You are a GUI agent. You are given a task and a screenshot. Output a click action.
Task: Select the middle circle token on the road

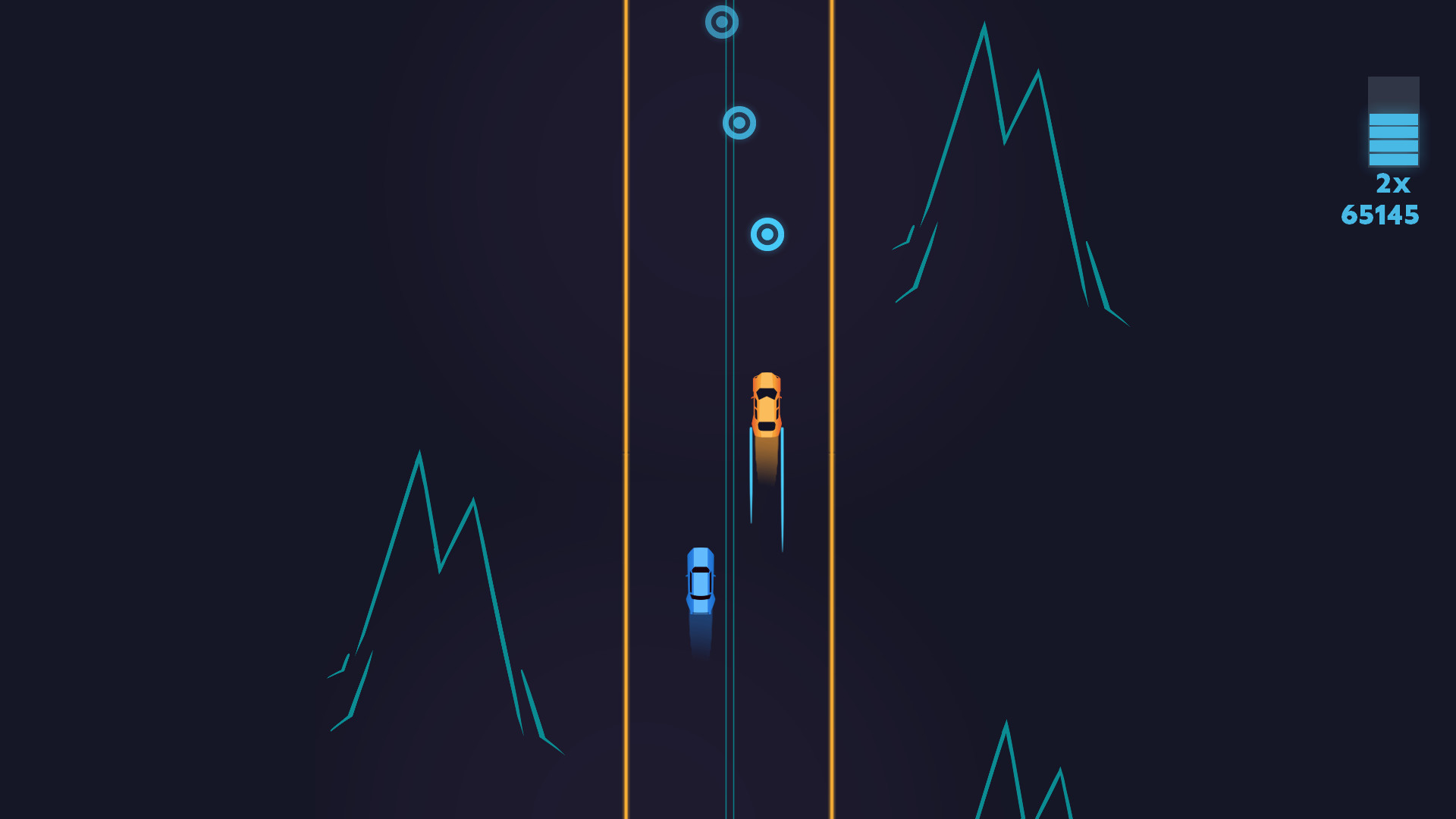point(741,124)
